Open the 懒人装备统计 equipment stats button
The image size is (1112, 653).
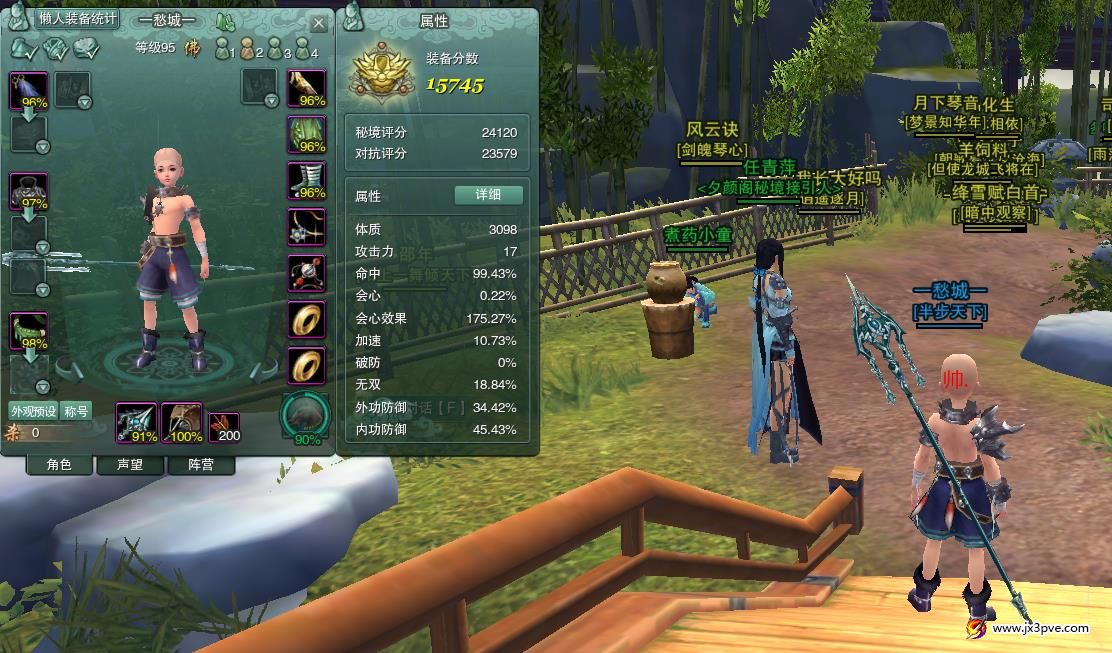tap(78, 19)
